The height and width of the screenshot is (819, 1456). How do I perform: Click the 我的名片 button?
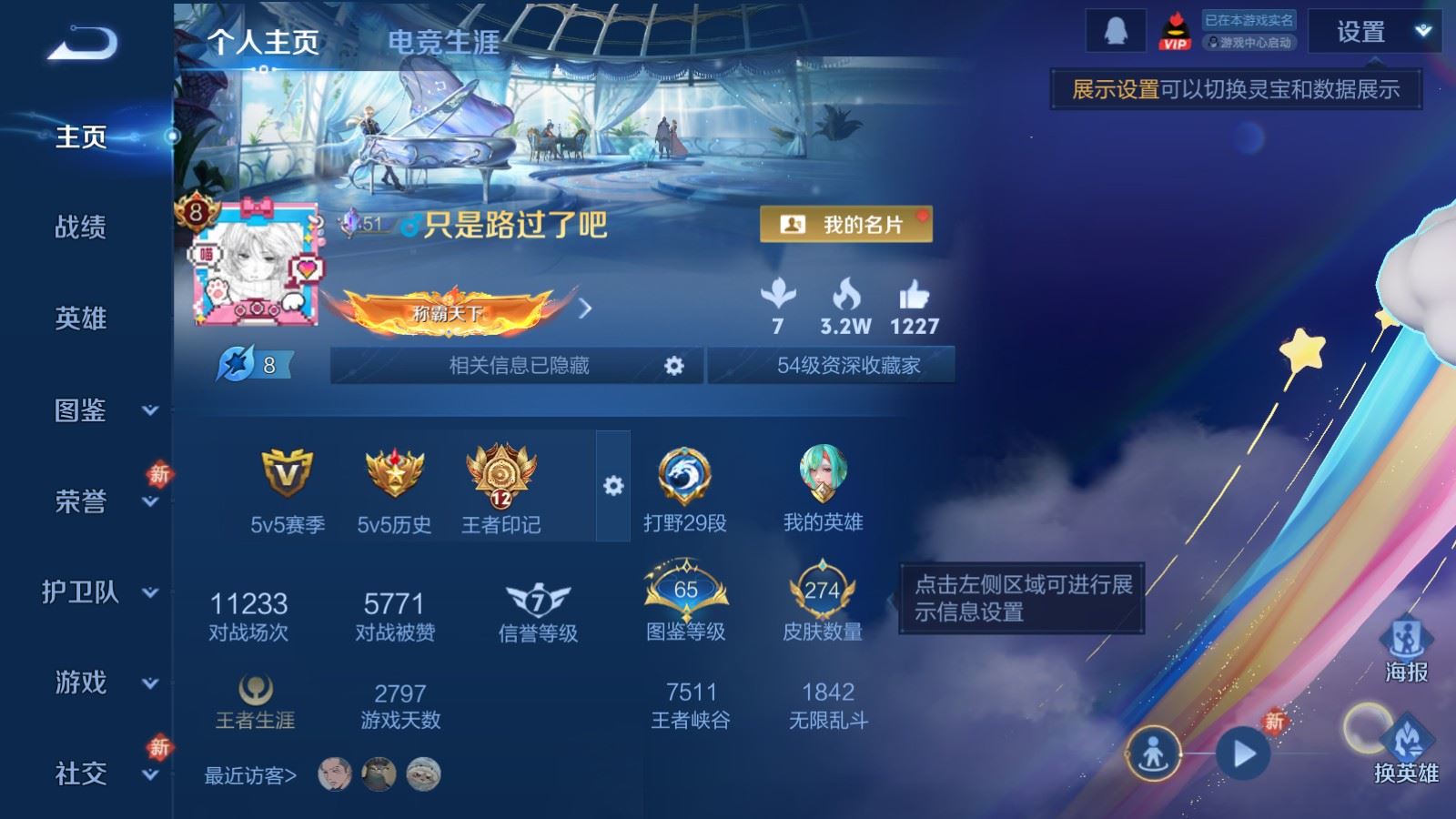846,225
